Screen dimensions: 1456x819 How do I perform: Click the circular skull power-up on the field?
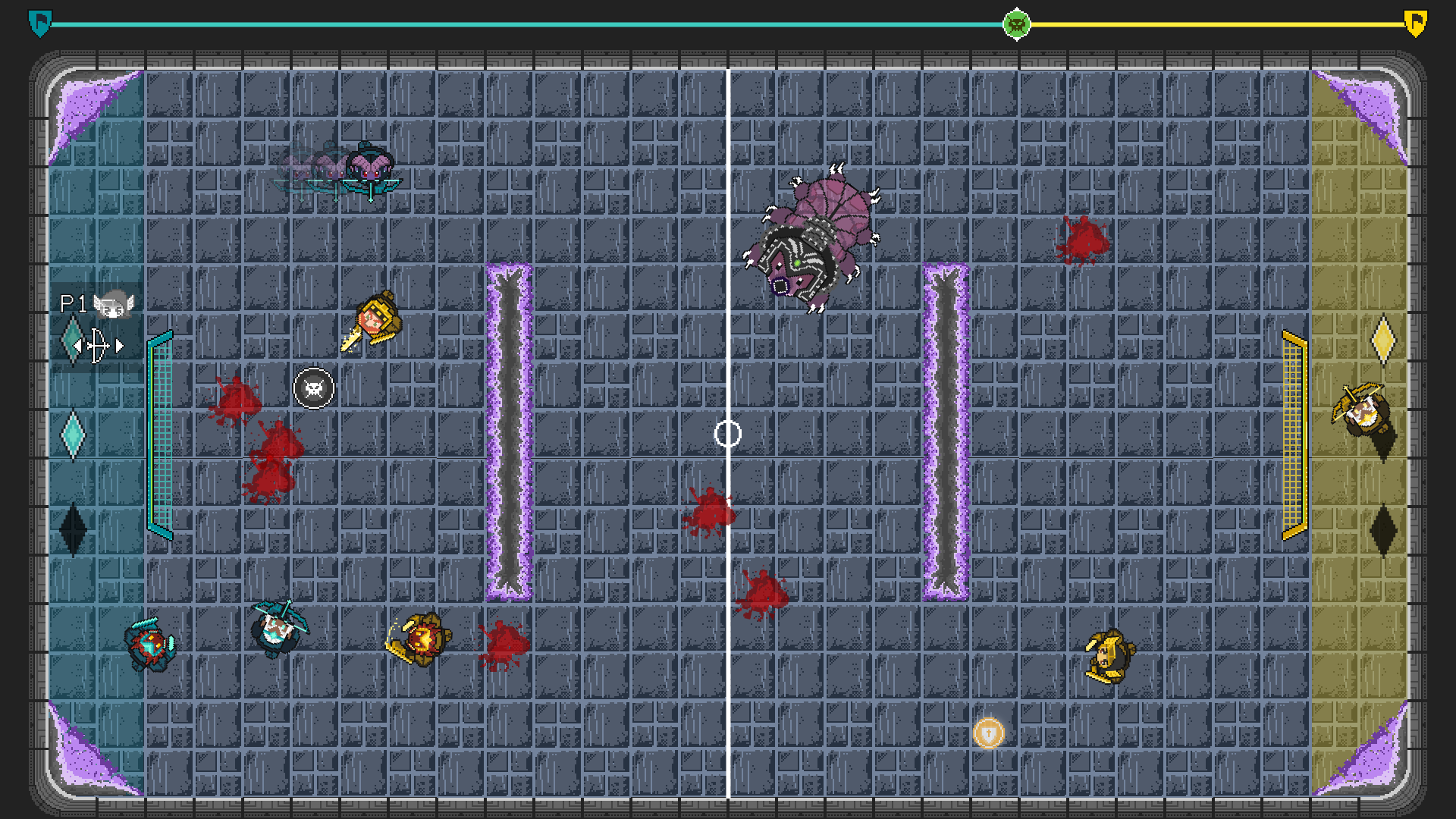pyautogui.click(x=312, y=388)
